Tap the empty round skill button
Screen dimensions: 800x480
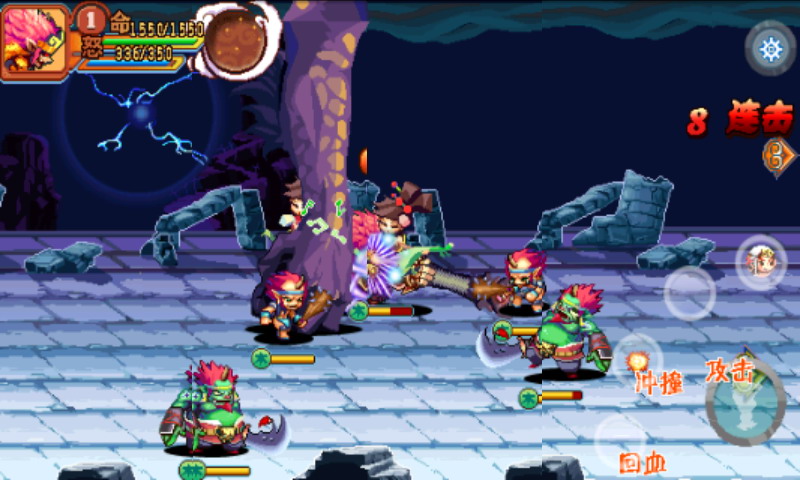pos(689,293)
